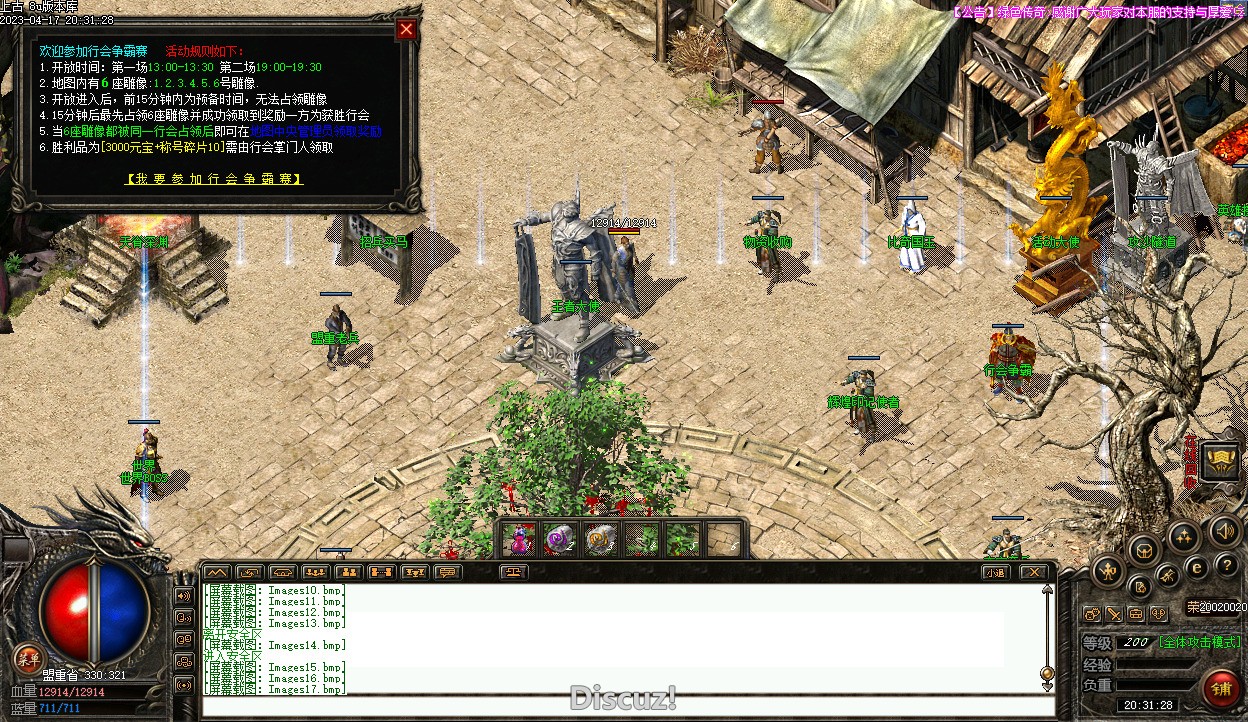Viewport: 1248px width, 722px height.
Task: Click the 小退 logout button
Action: 994,573
